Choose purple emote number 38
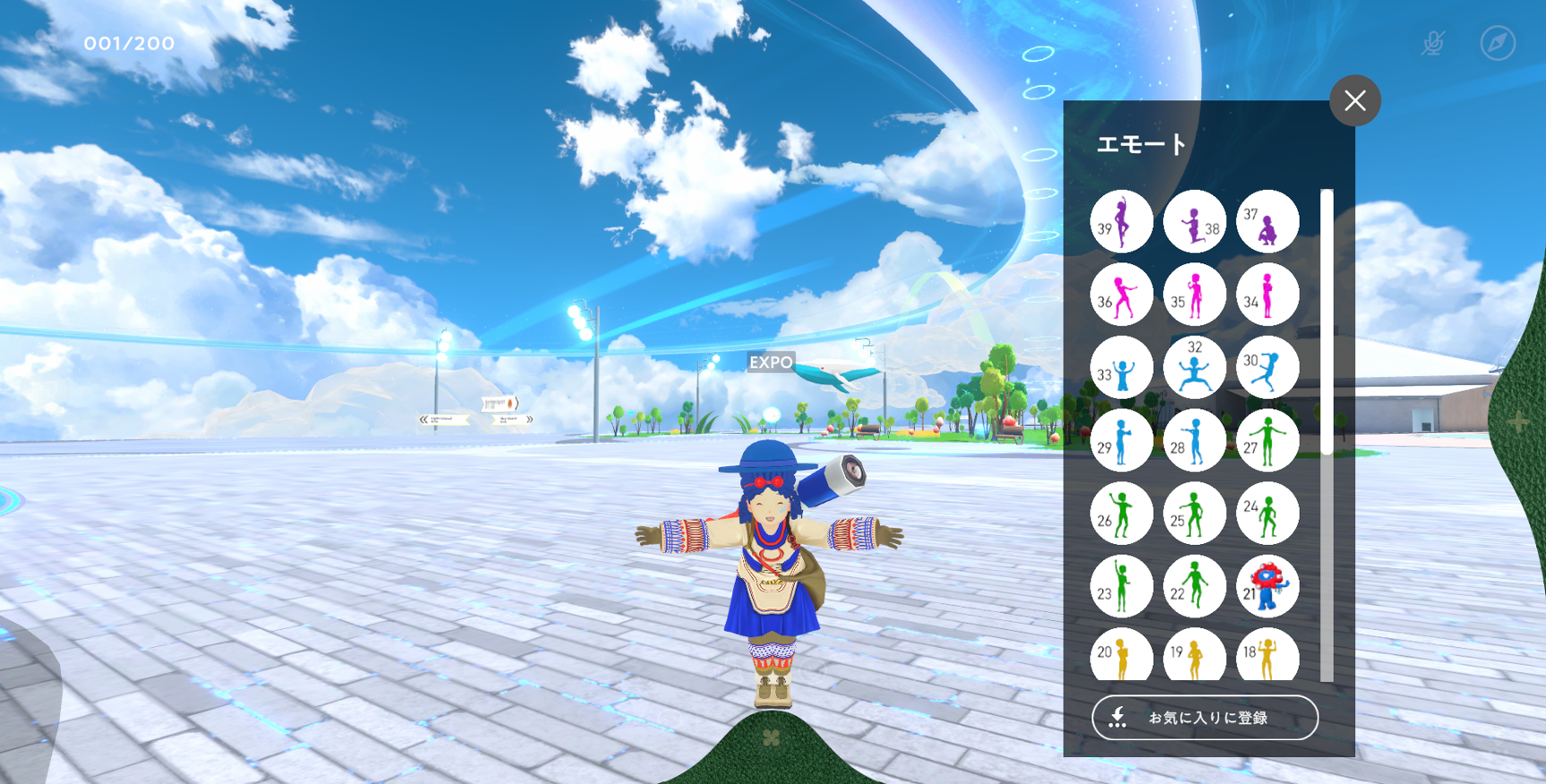The height and width of the screenshot is (784, 1546). pos(1194,221)
